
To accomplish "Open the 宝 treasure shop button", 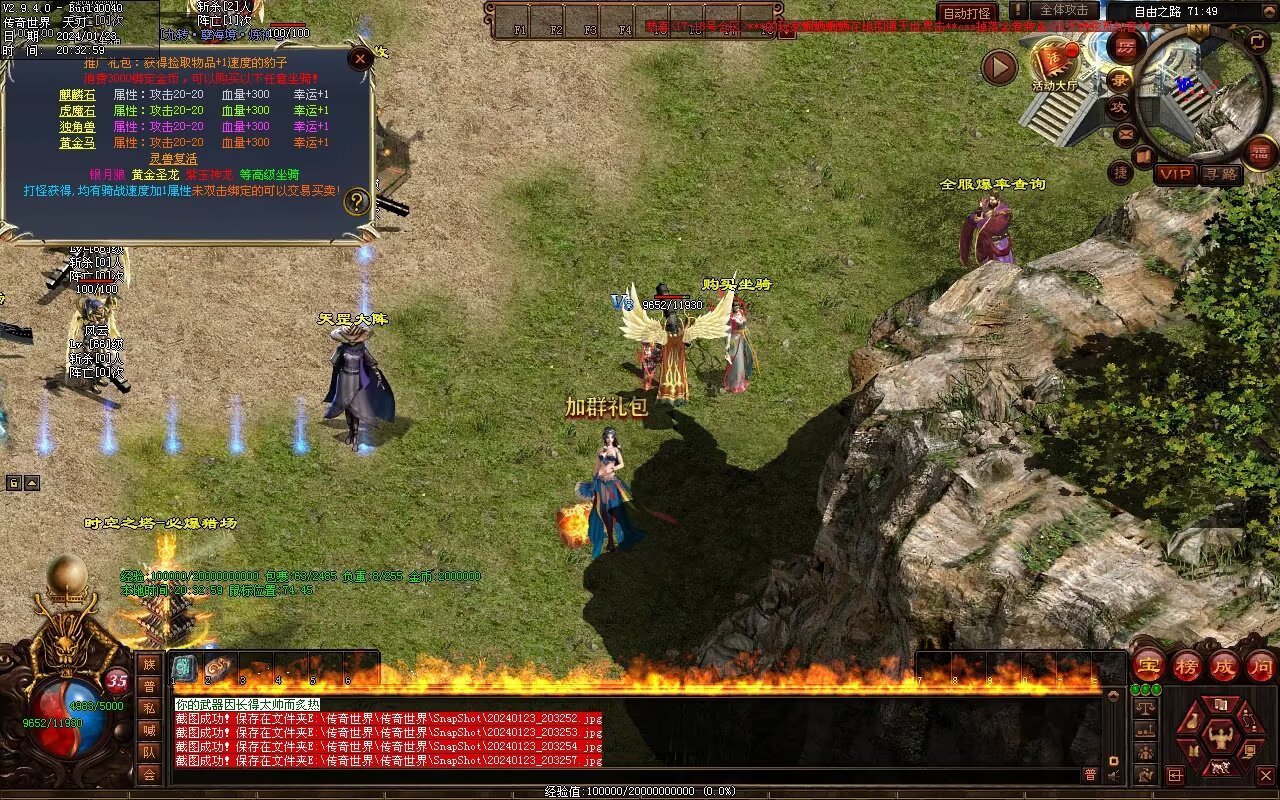I will pyautogui.click(x=1149, y=666).
